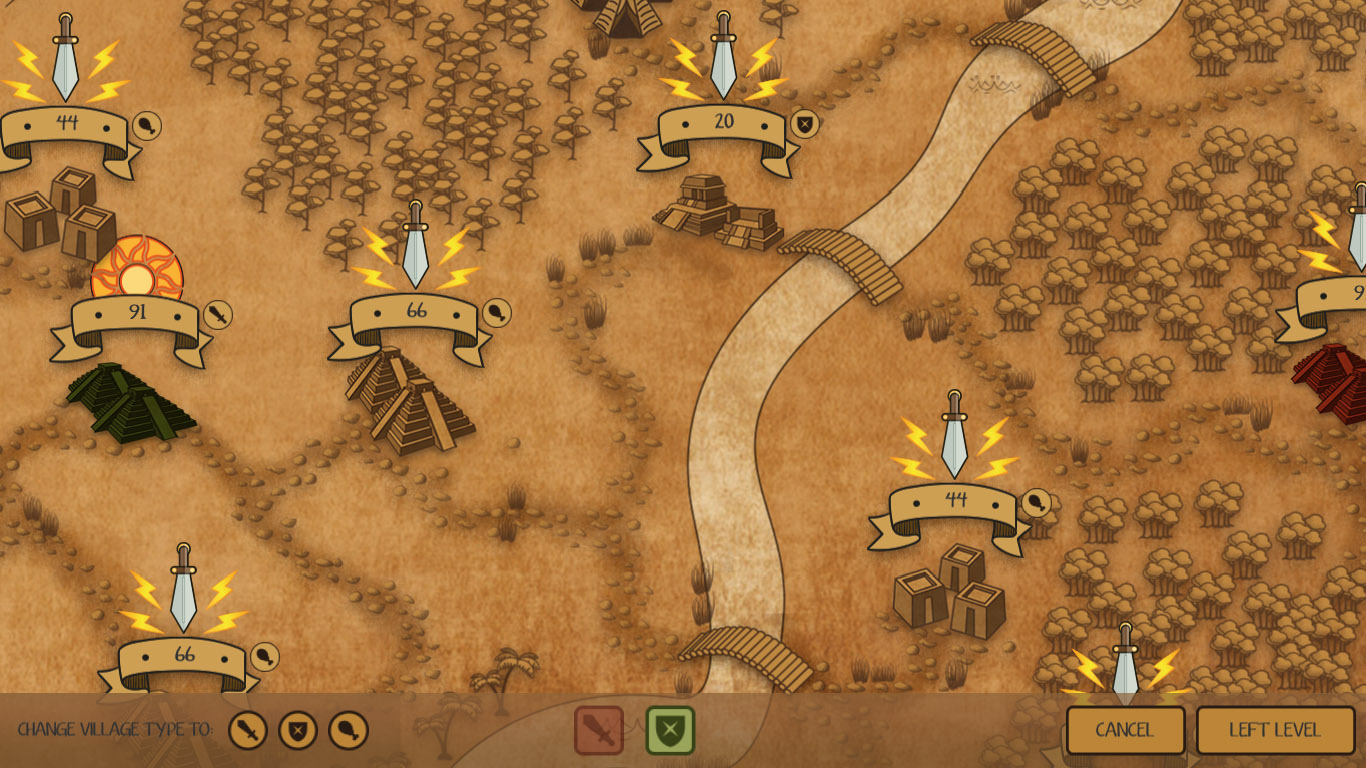Select the sword village type icon

(x=247, y=730)
